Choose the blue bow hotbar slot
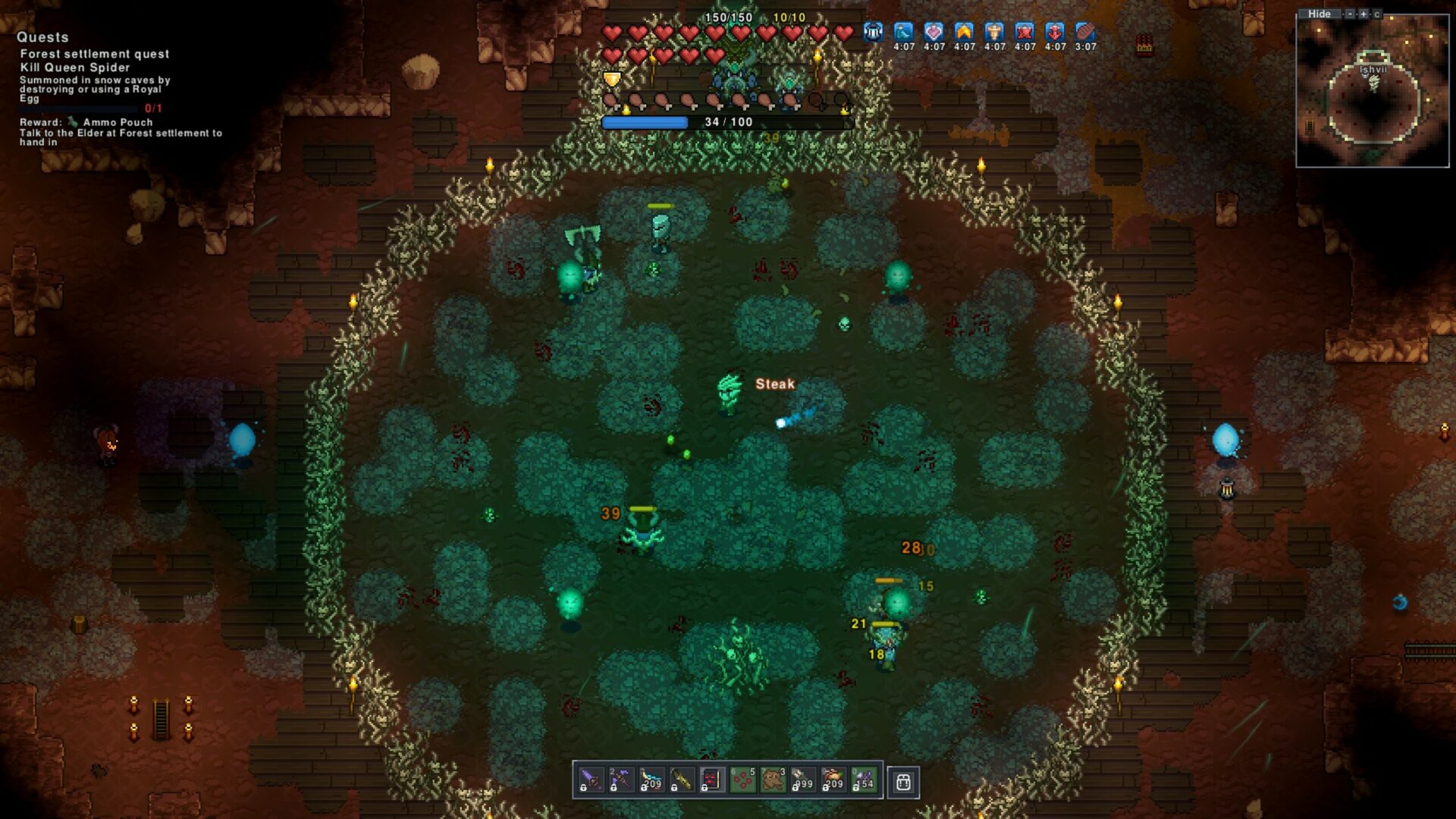 point(651,780)
